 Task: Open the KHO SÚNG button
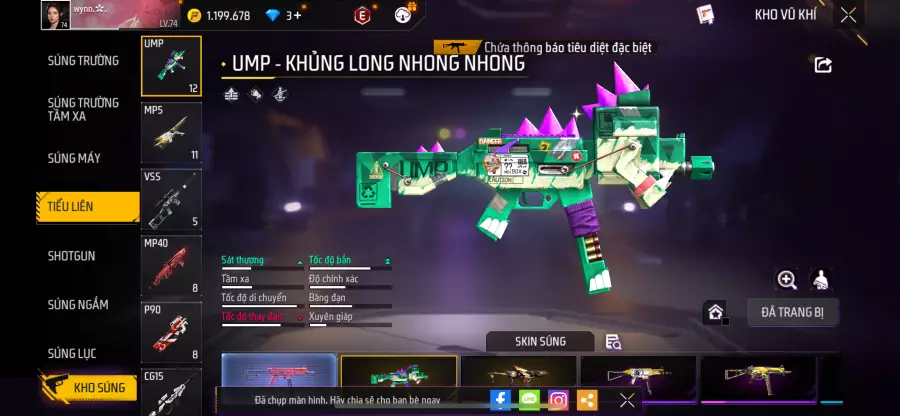click(88, 387)
